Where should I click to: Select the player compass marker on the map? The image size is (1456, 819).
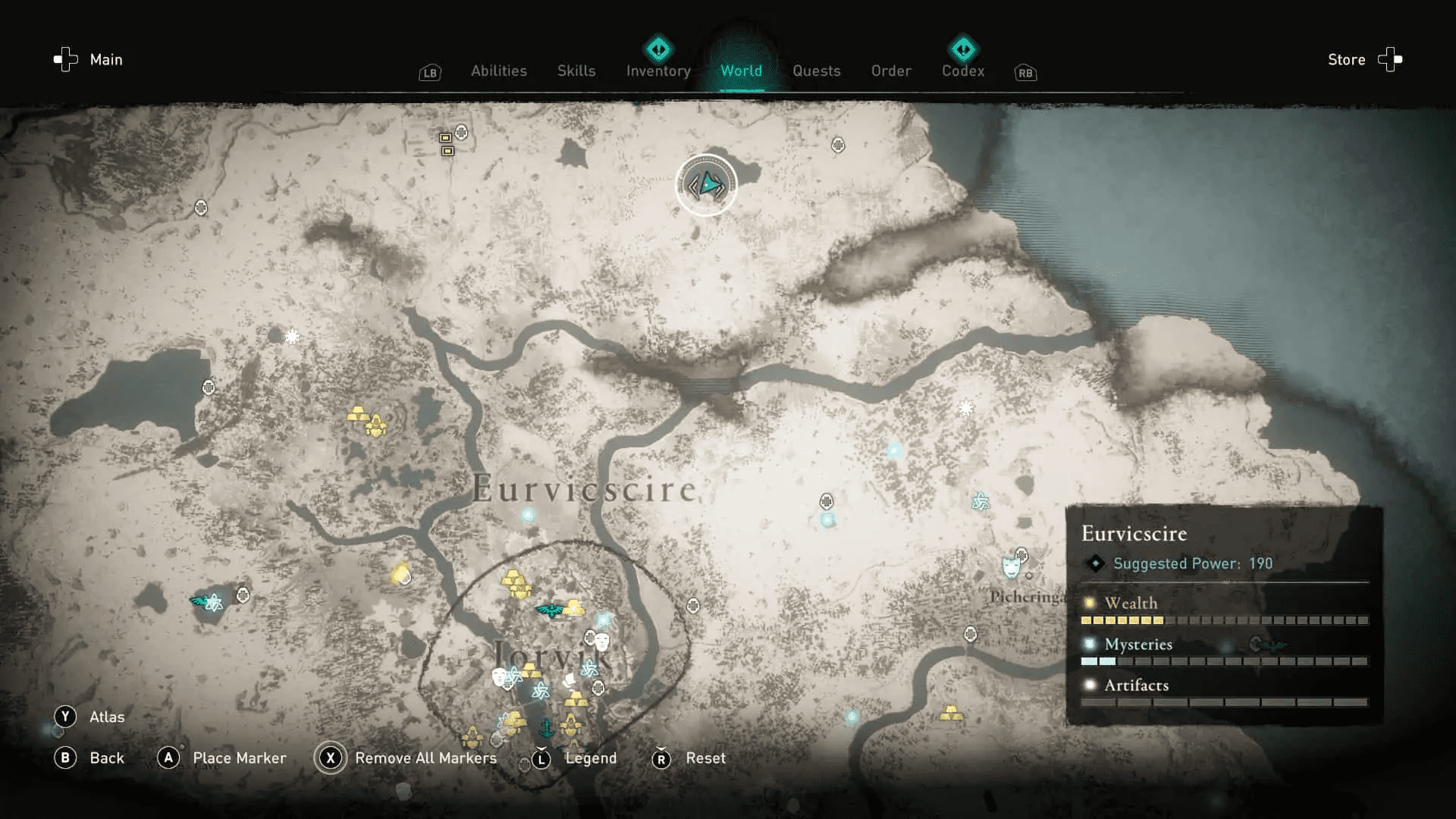pyautogui.click(x=706, y=184)
